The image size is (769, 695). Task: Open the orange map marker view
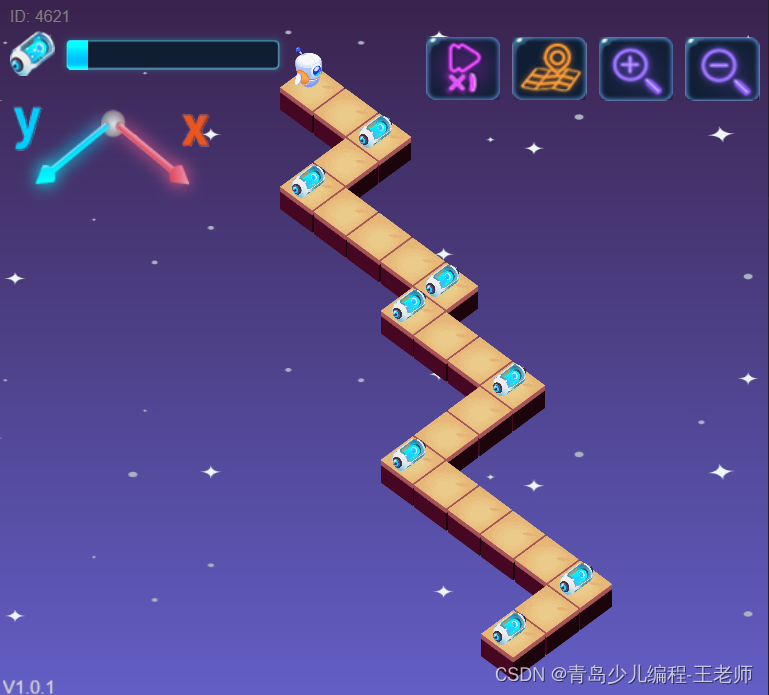[549, 68]
